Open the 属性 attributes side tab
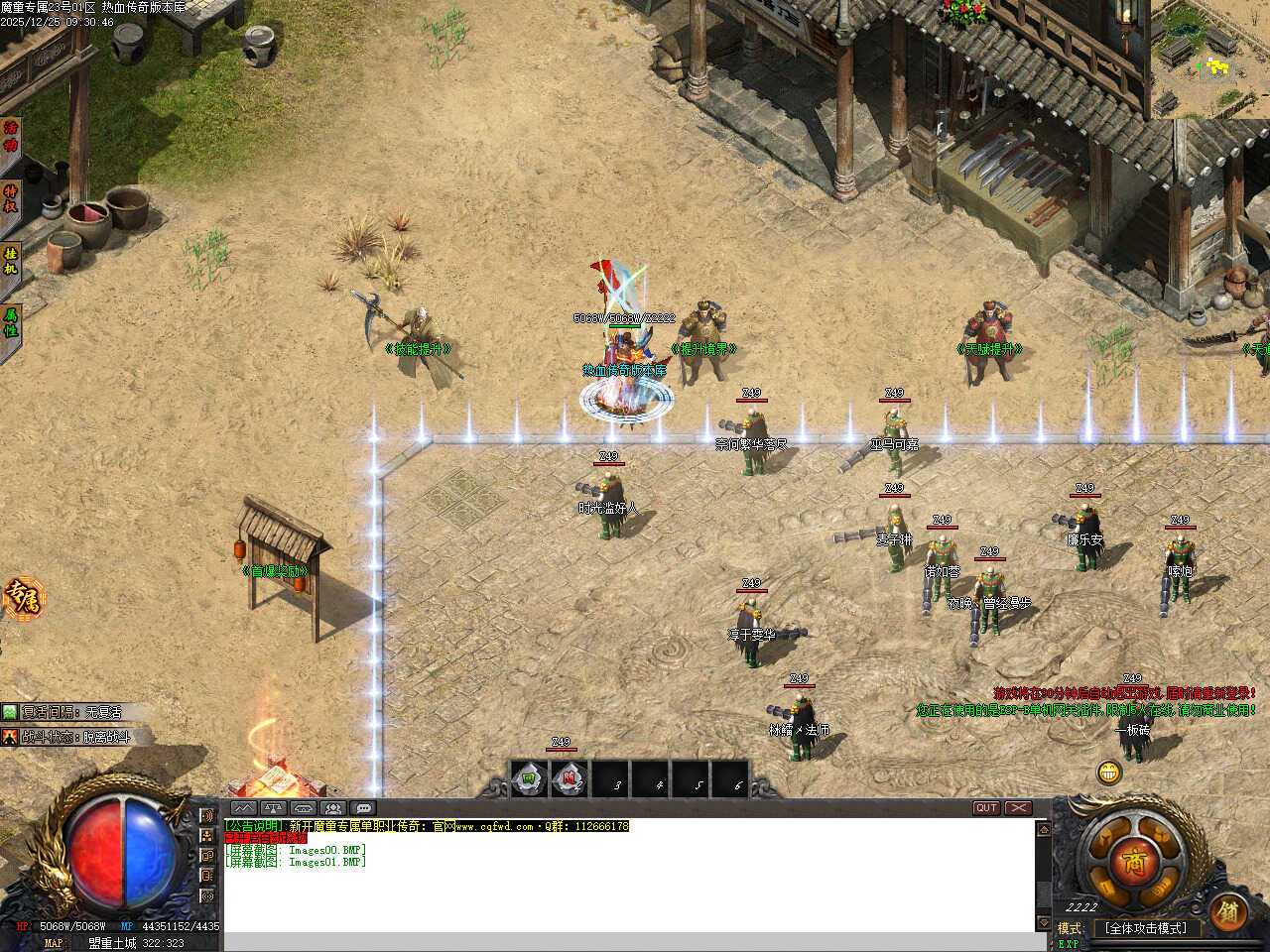 pyautogui.click(x=11, y=321)
